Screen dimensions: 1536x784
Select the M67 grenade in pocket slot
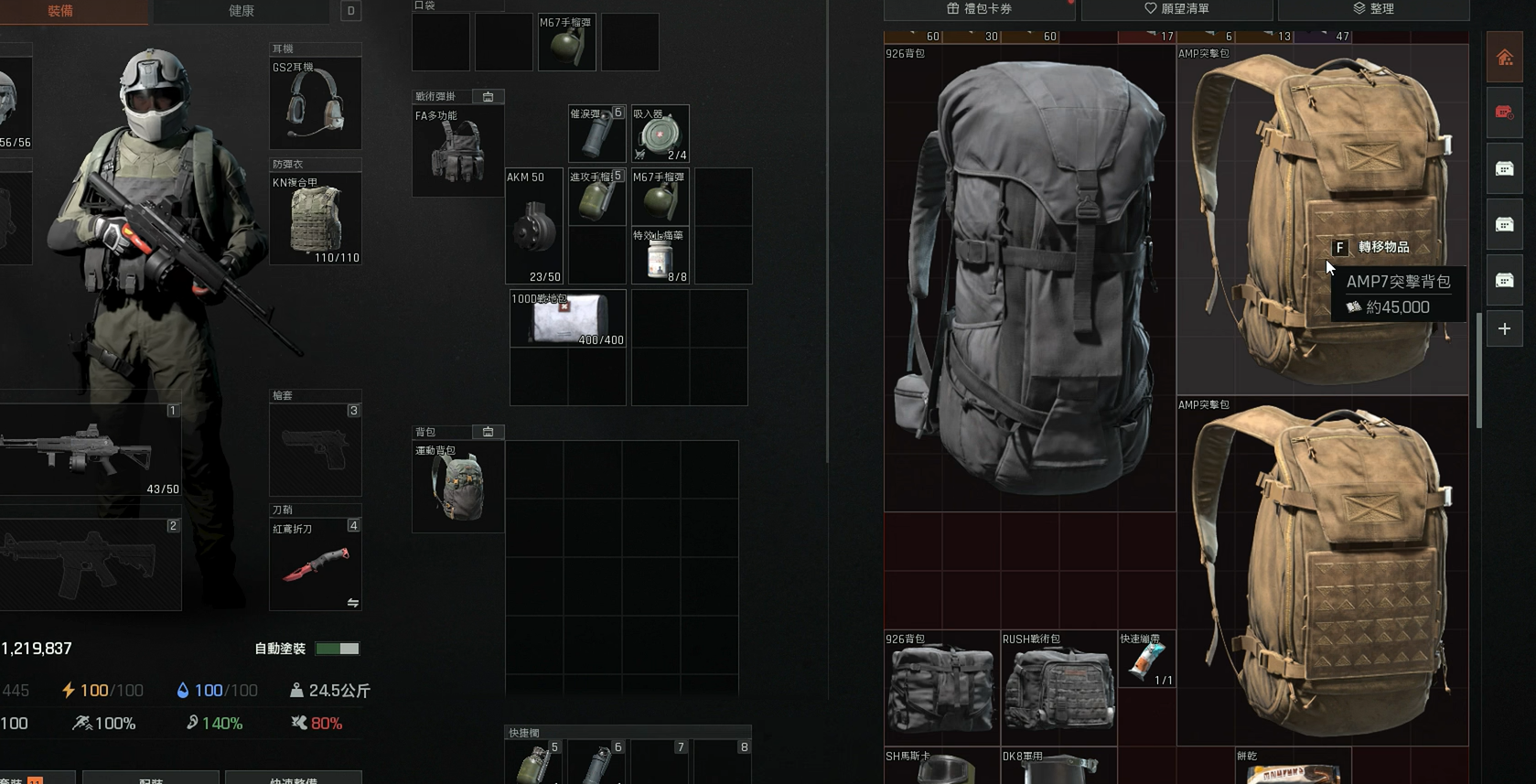click(567, 43)
